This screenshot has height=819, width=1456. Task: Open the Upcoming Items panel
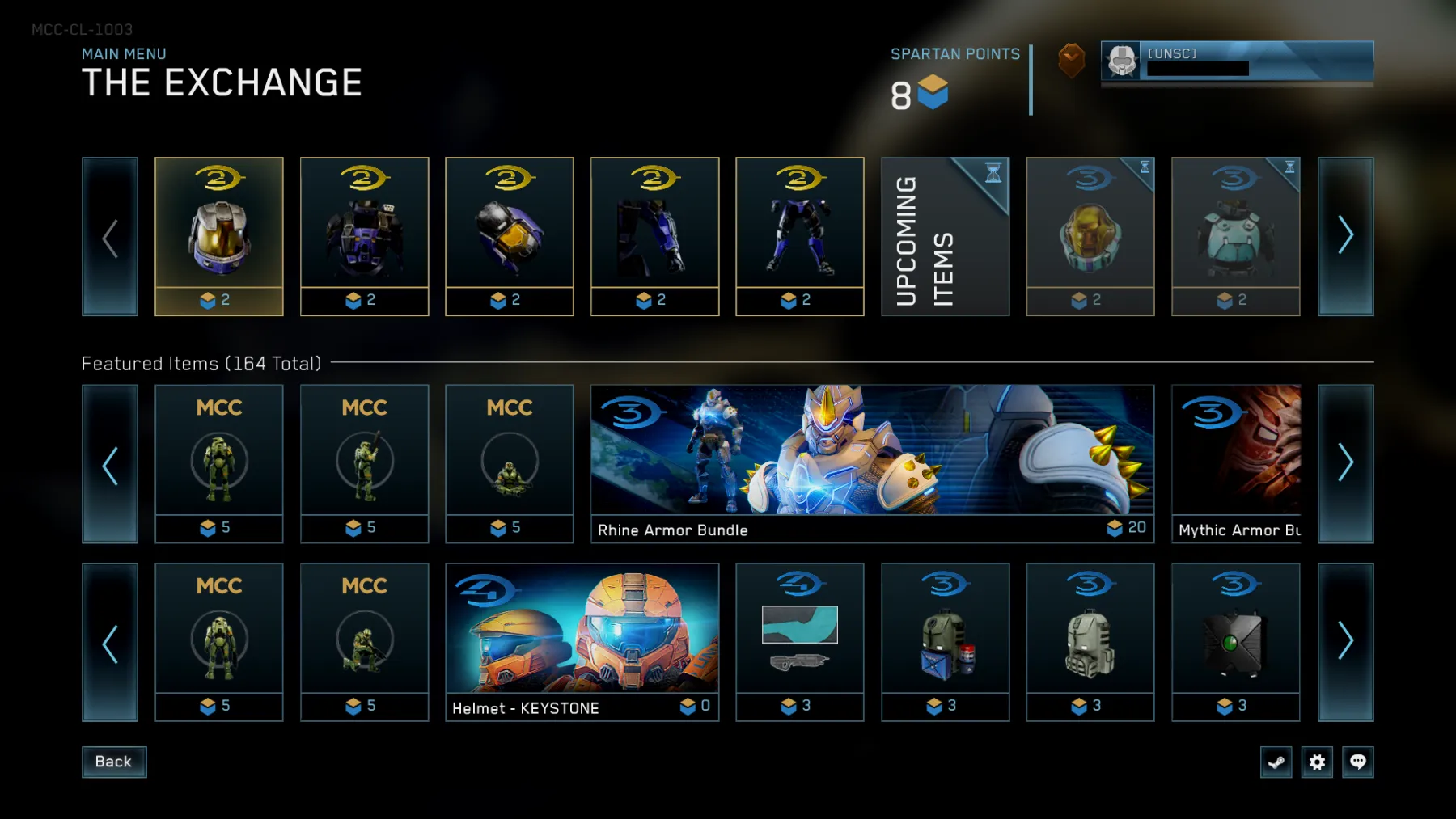(945, 236)
